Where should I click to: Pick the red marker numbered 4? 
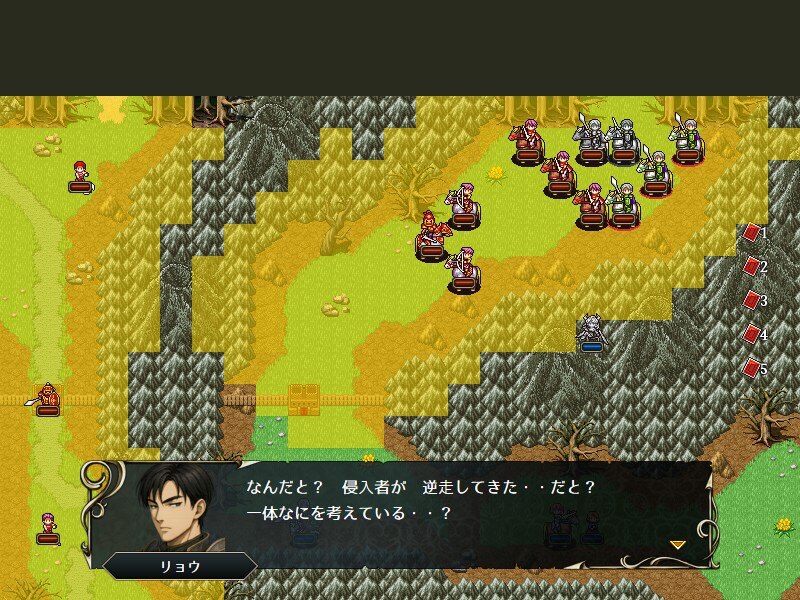click(x=752, y=335)
